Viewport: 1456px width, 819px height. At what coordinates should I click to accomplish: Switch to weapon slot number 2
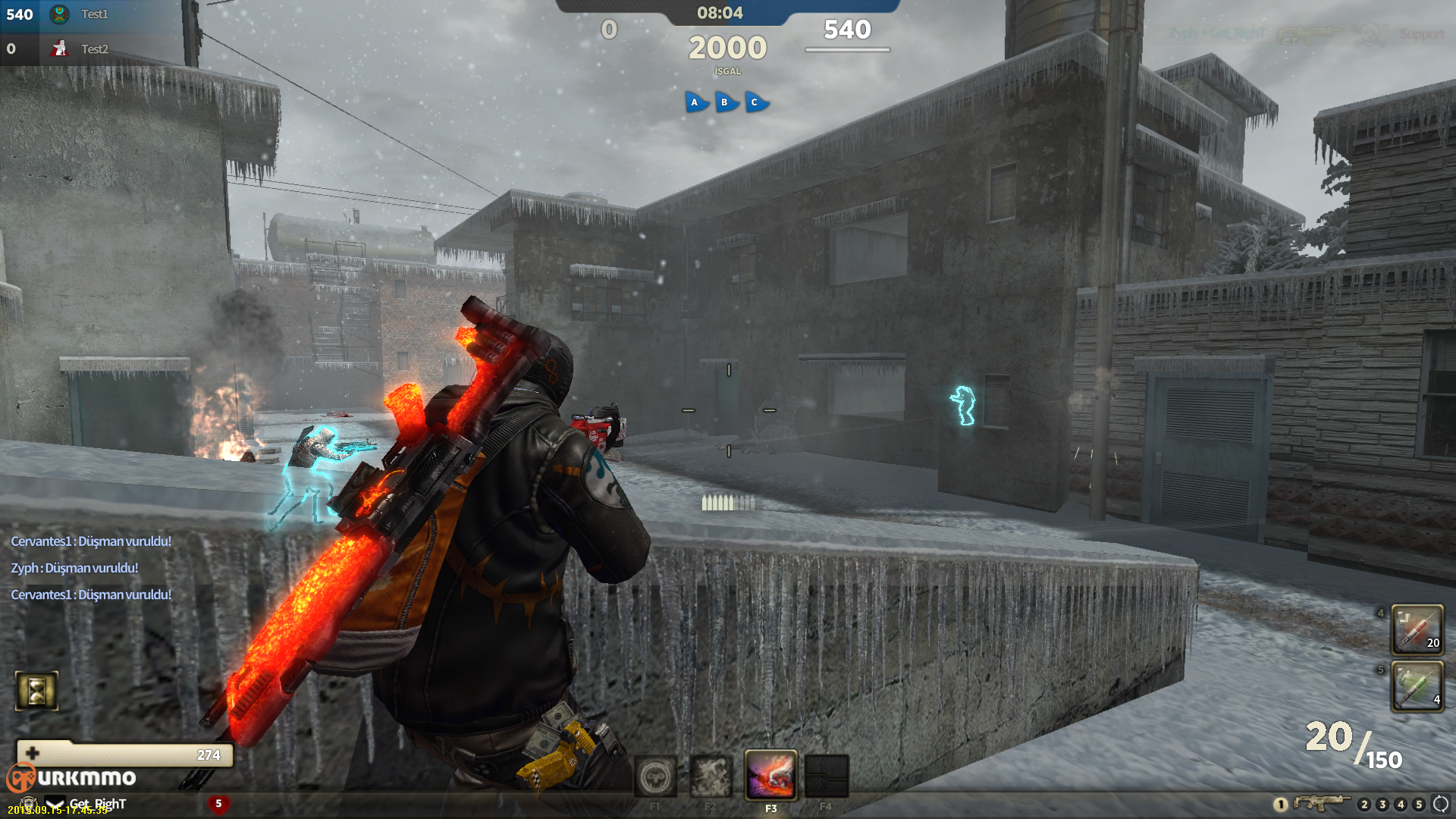point(1364,804)
